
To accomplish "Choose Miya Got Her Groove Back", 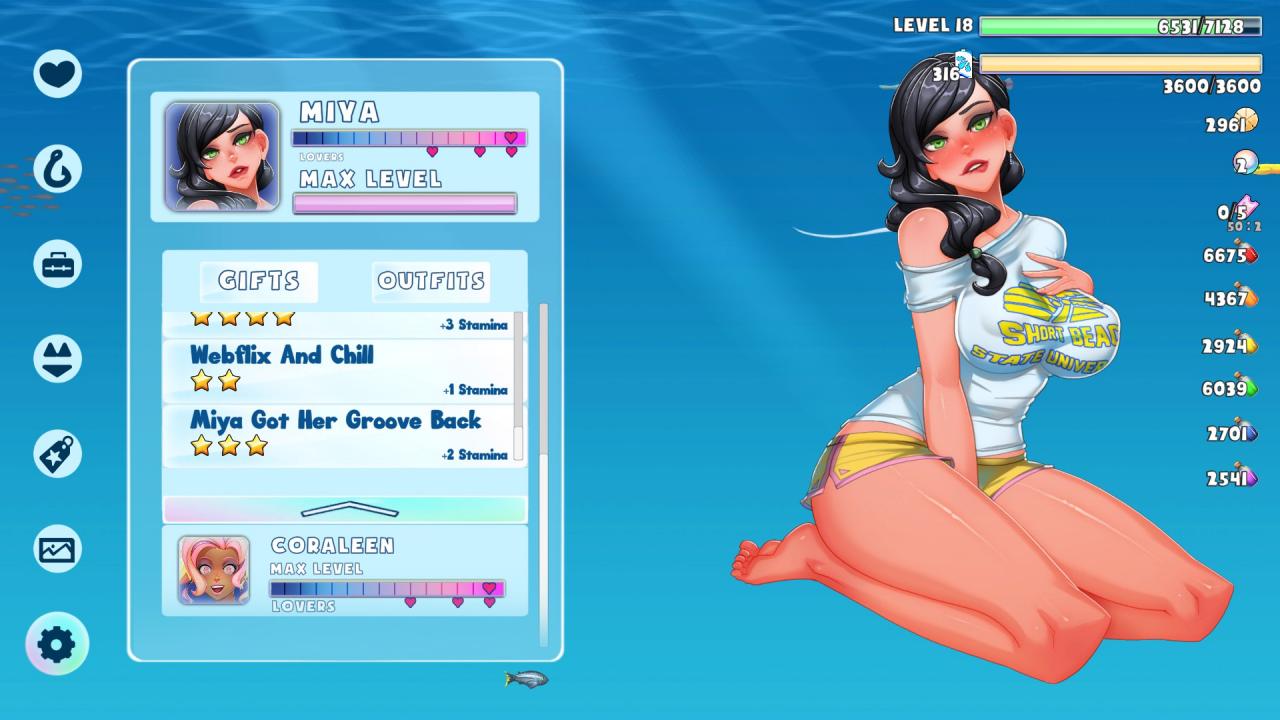I will 340,434.
